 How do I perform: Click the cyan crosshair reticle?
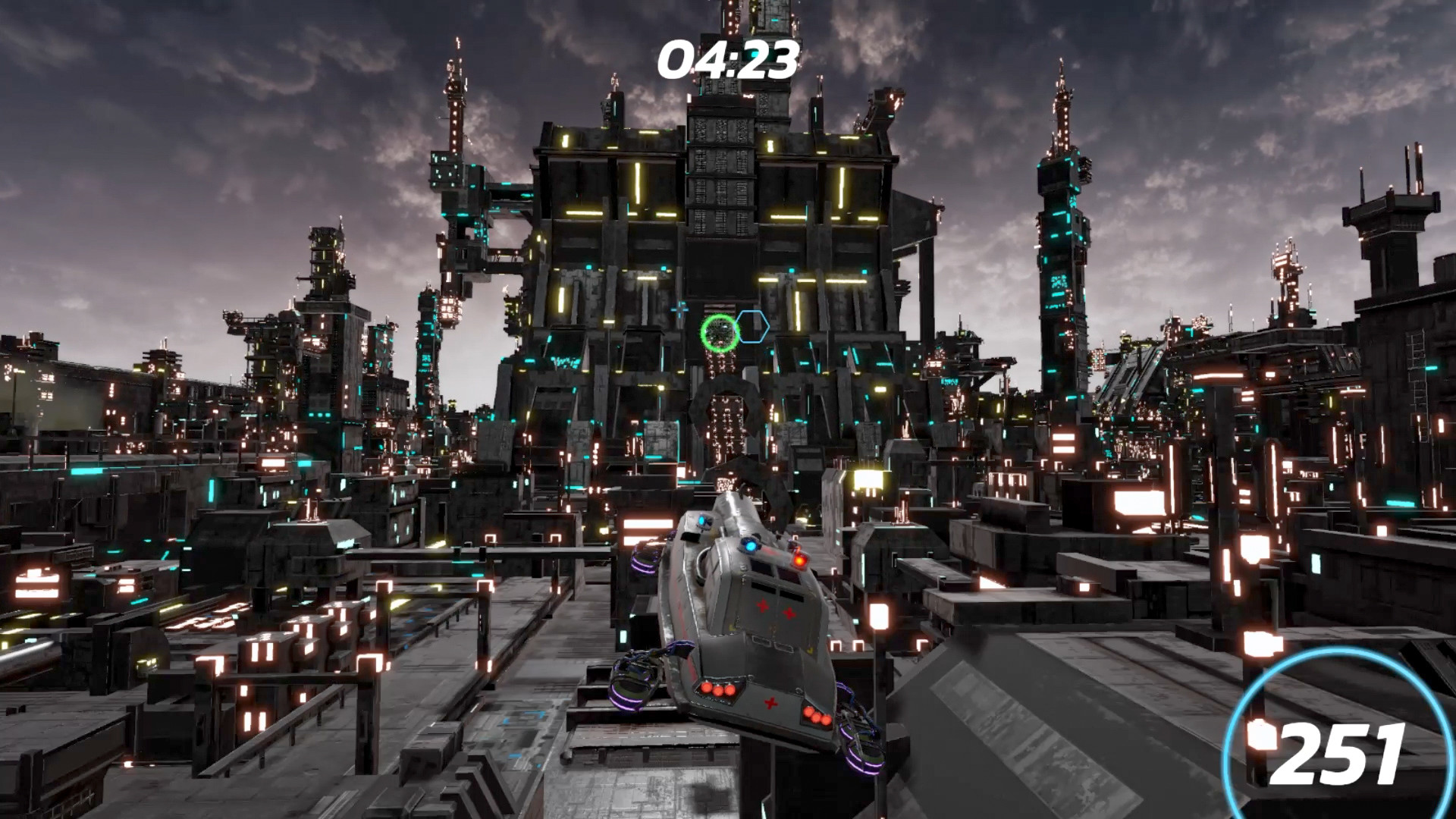tap(679, 309)
